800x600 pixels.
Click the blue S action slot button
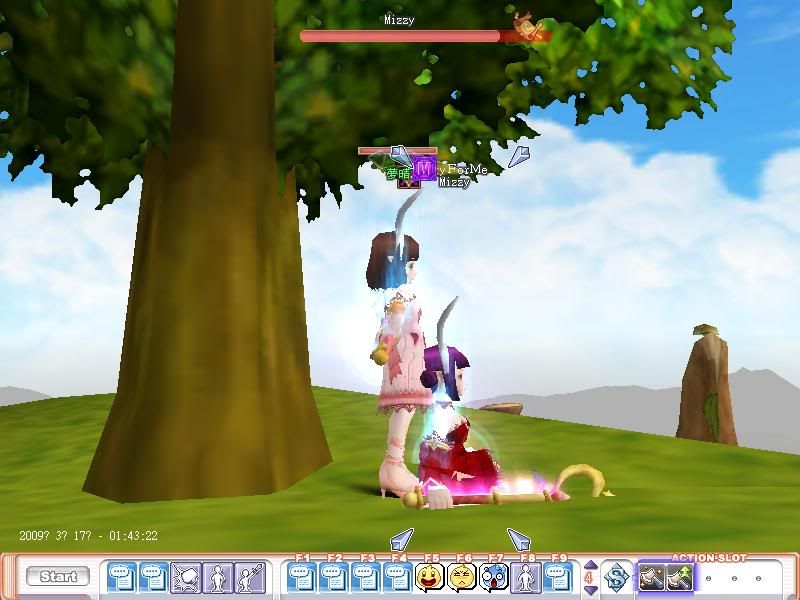pos(617,577)
